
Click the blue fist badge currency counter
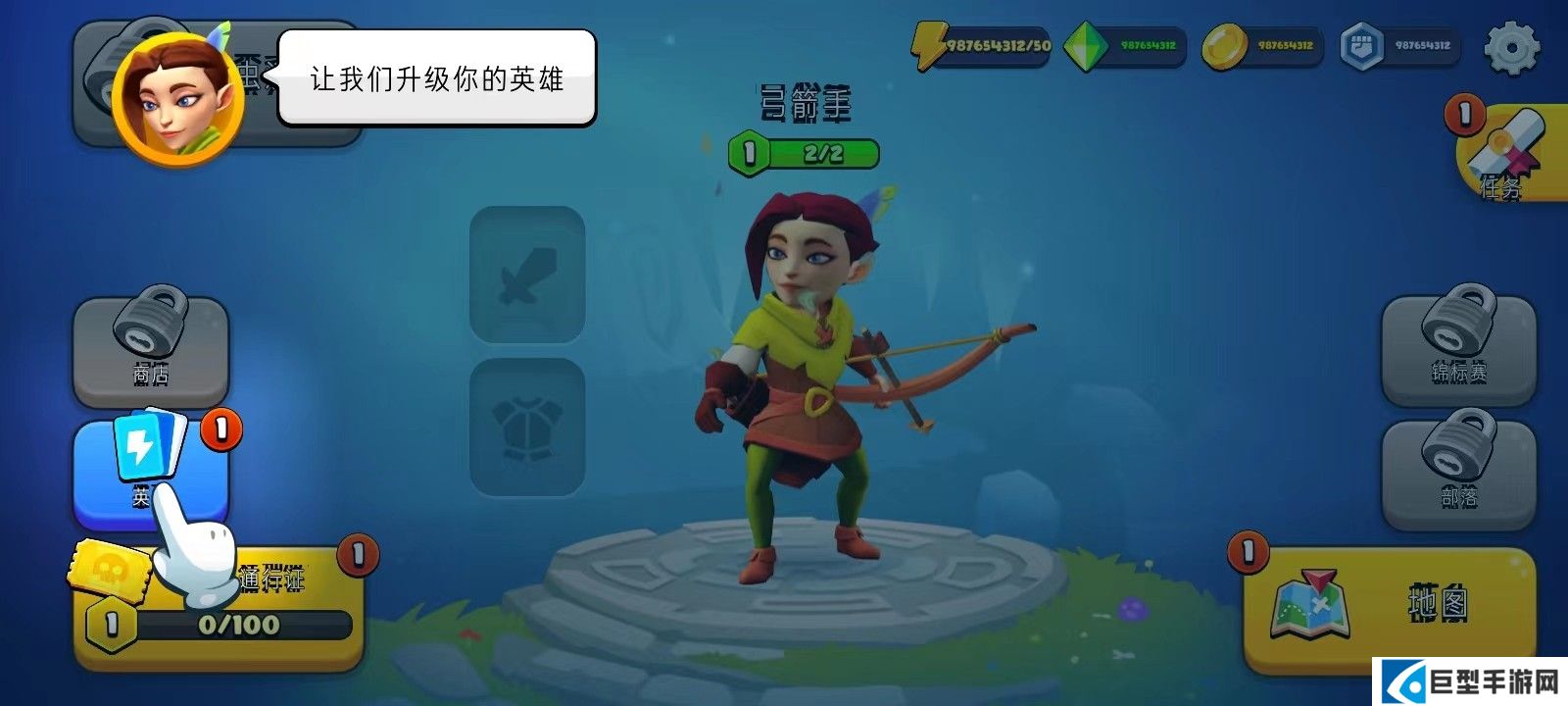[1399, 45]
